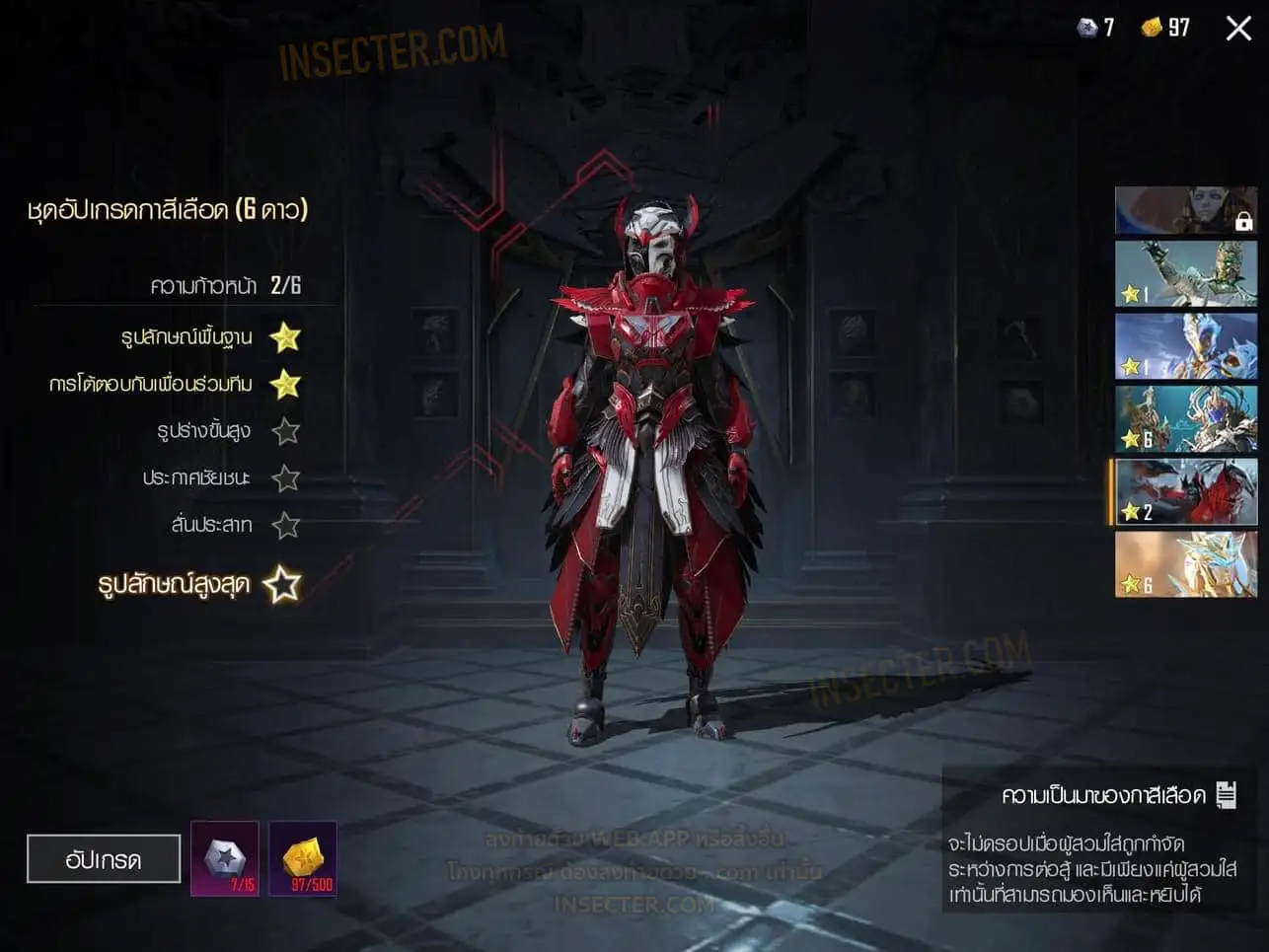
Task: Click the silver star currency counter
Action: coord(1095,28)
